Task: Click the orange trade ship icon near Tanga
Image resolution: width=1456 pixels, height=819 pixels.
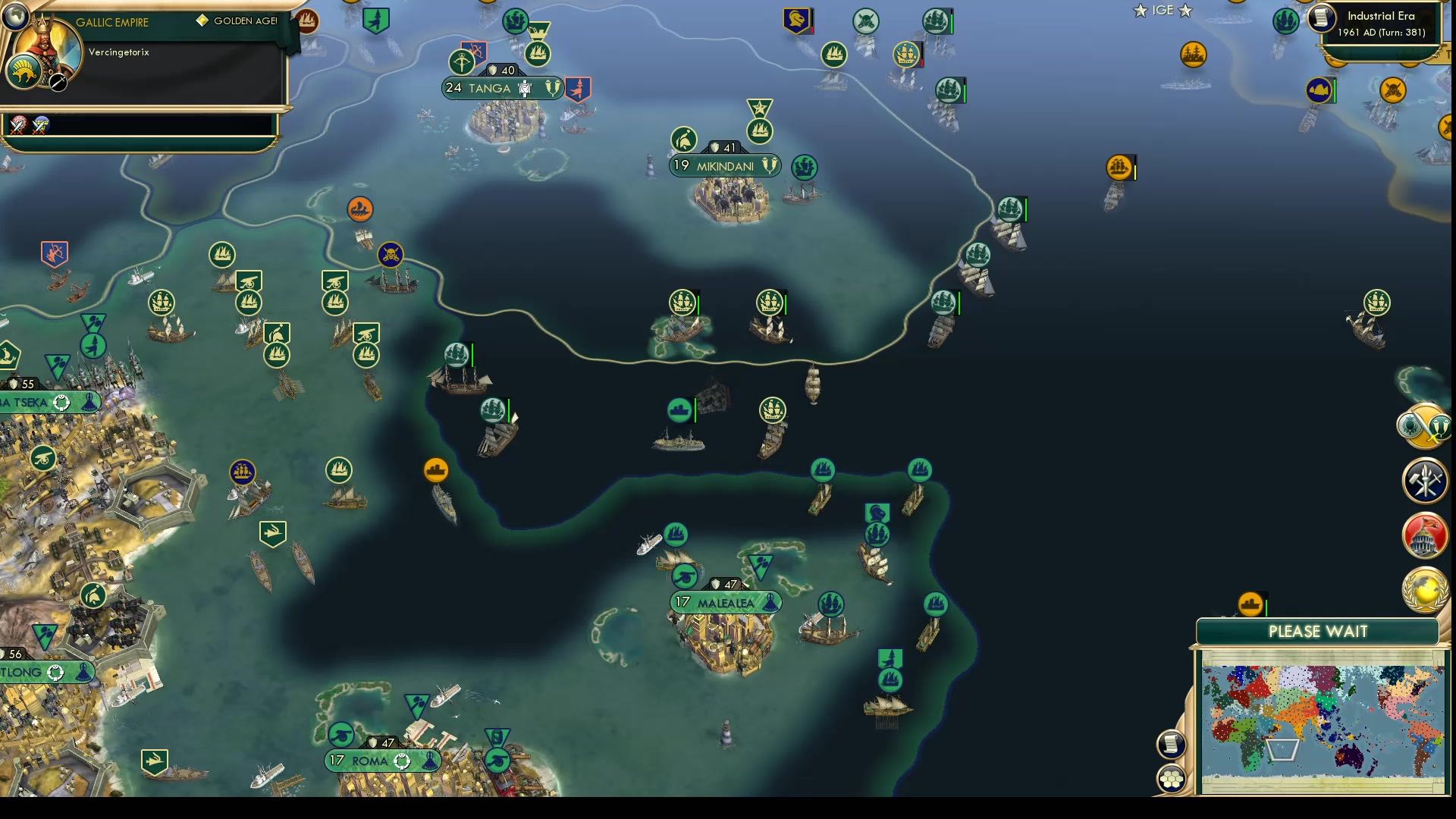Action: coord(359,209)
